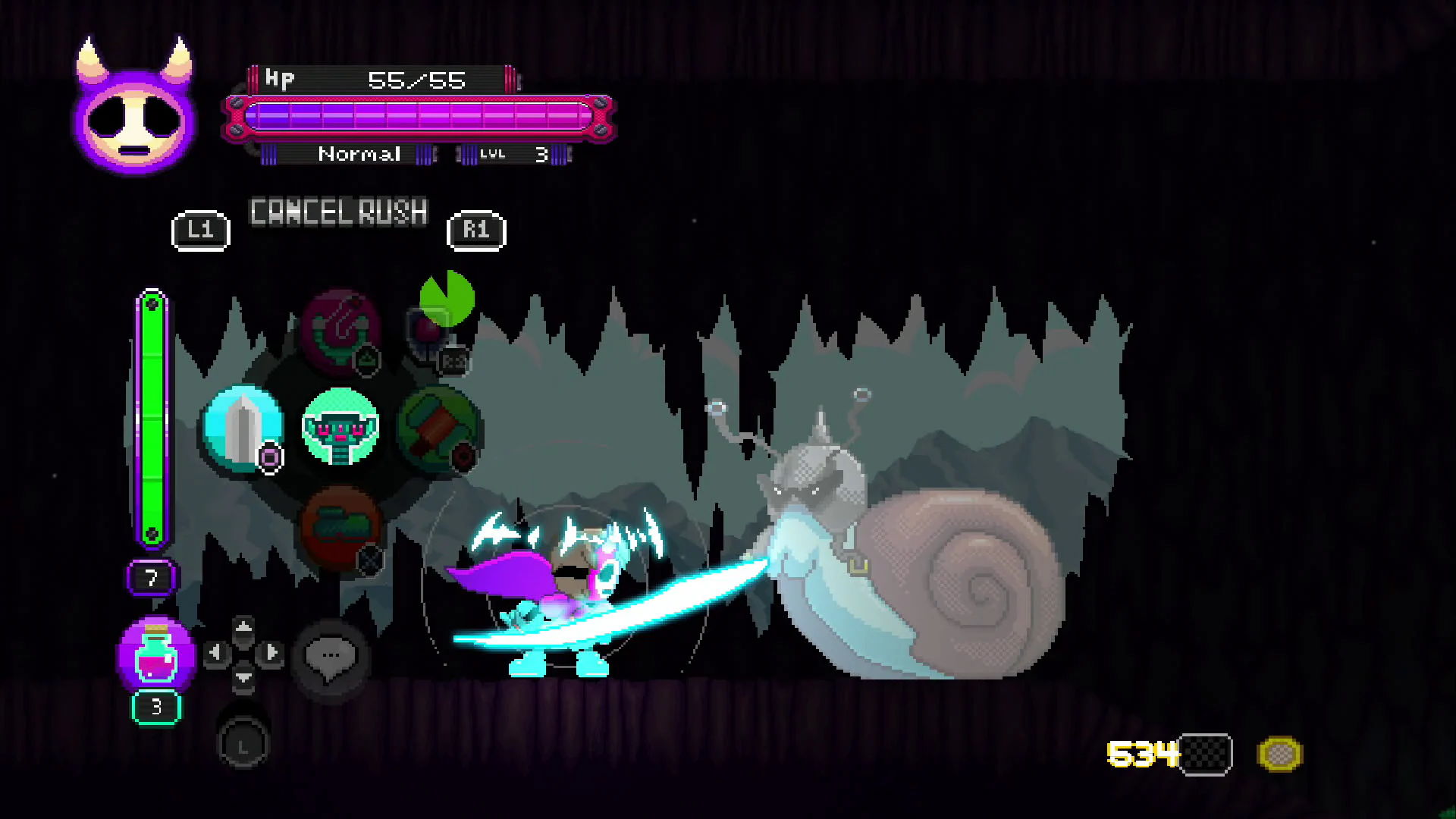Click the Triangle button badge on the hook ability
This screenshot has height=819, width=1456.
pos(366,361)
